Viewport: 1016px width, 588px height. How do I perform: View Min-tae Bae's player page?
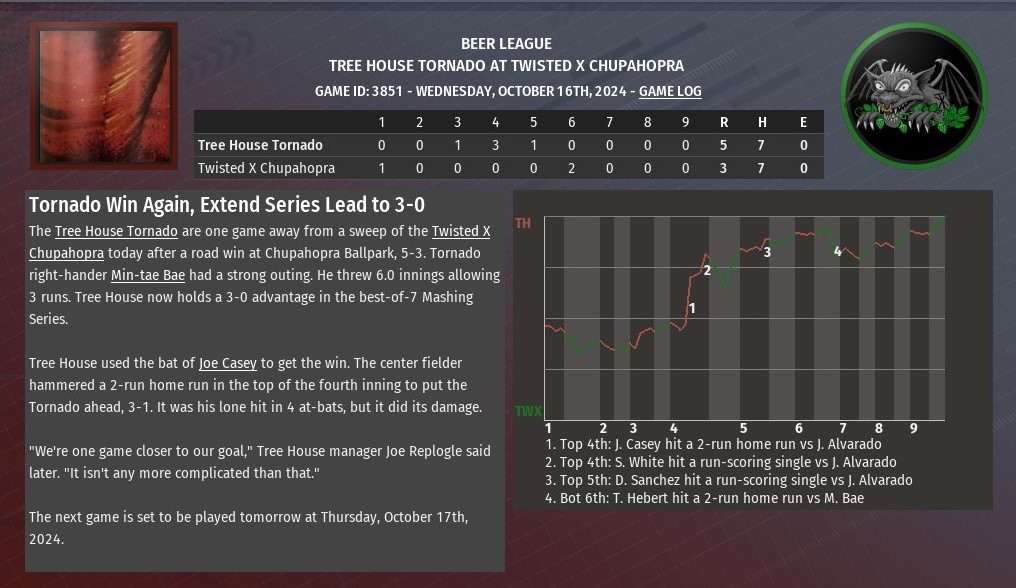point(148,275)
